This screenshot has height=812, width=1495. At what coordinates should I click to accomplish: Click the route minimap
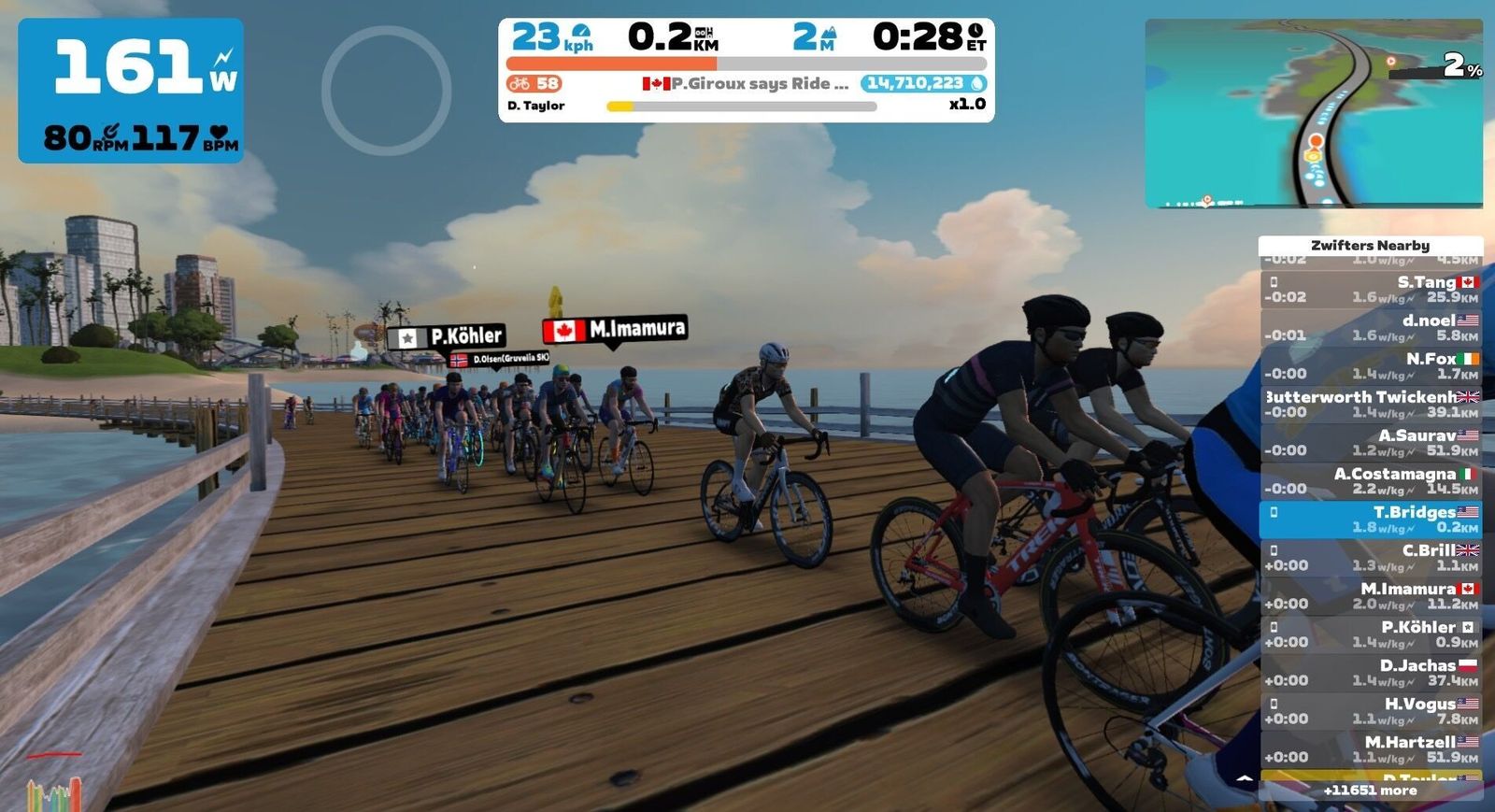(1313, 113)
